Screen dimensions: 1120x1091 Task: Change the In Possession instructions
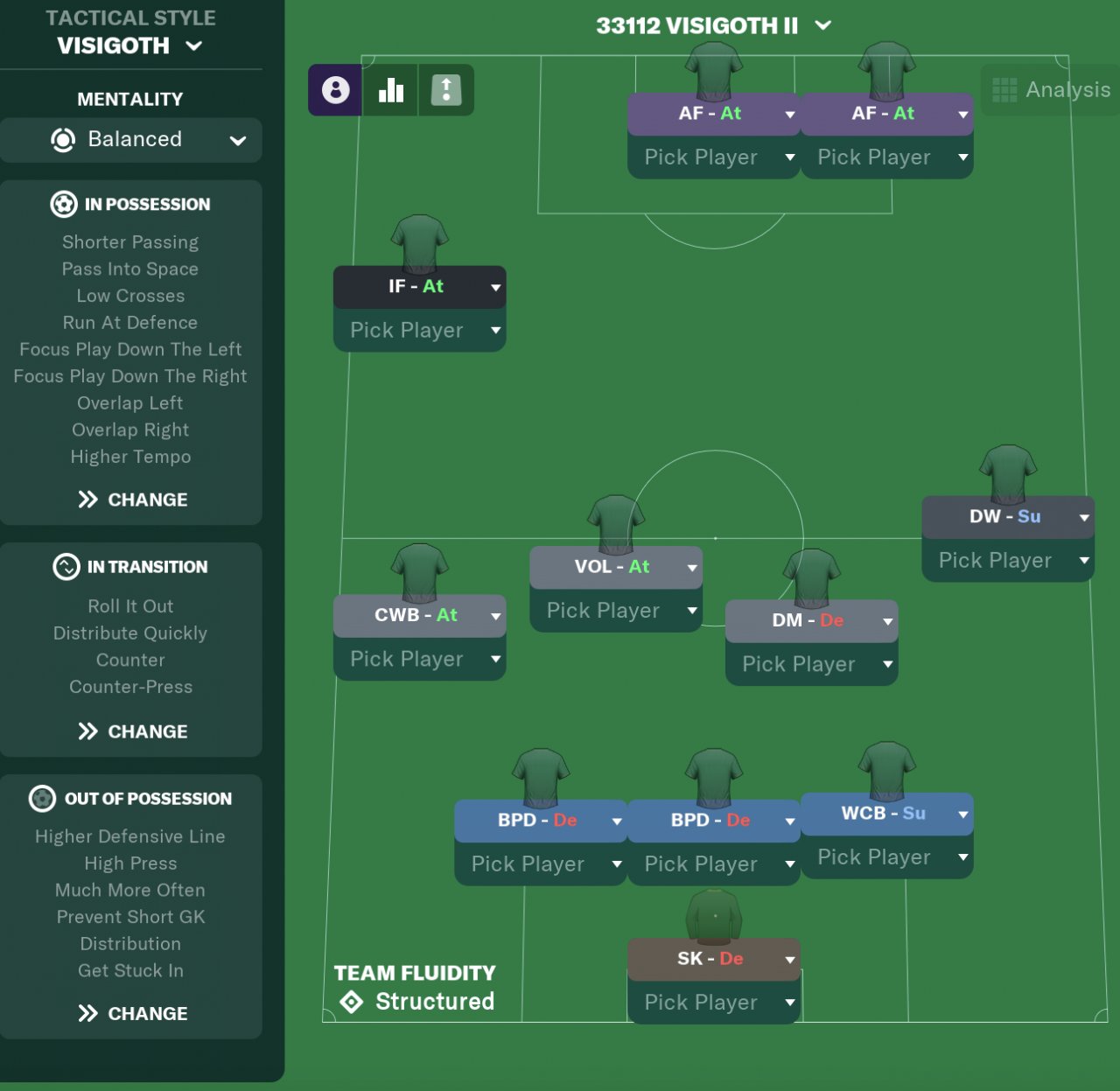[x=132, y=500]
